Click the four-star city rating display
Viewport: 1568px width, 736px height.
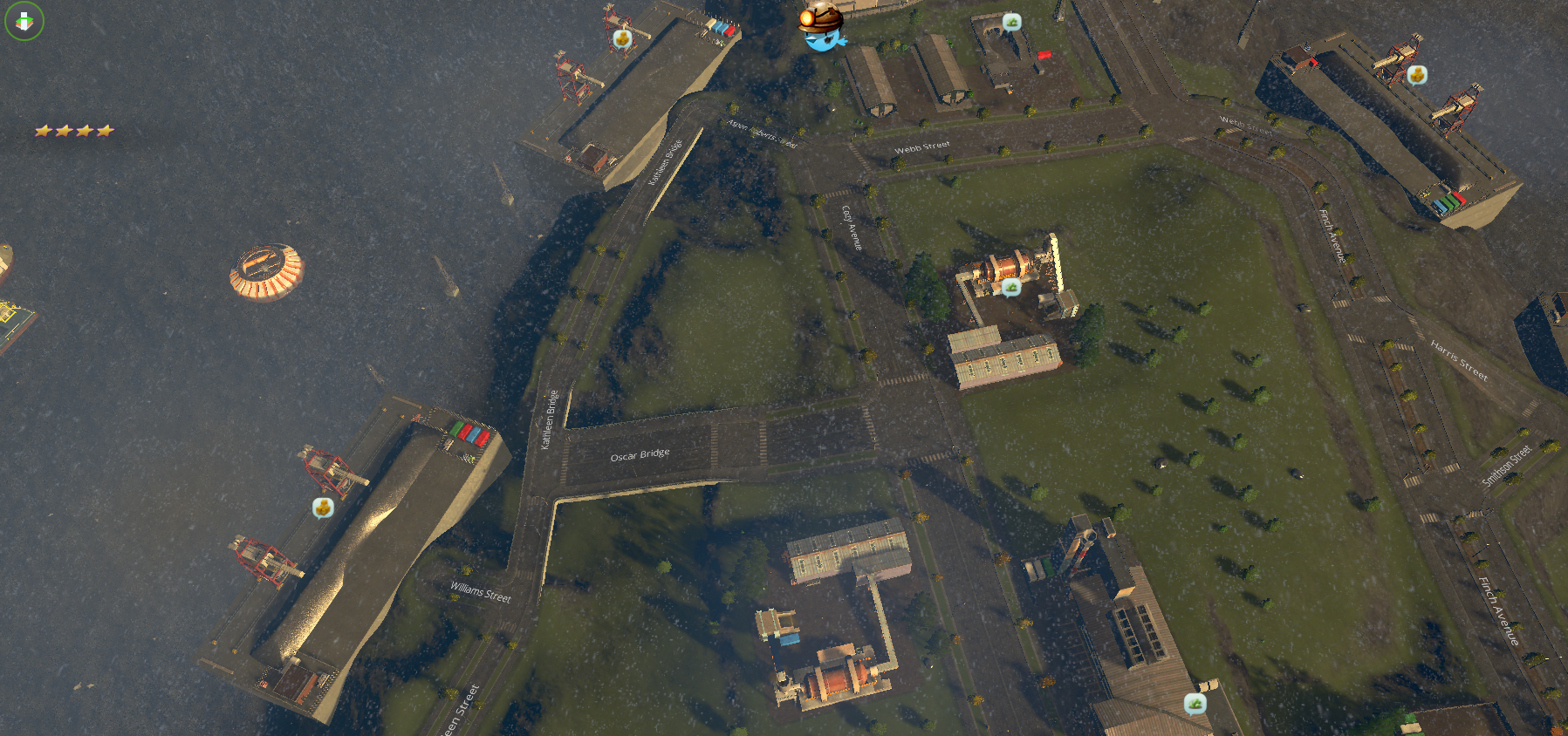pyautogui.click(x=74, y=130)
